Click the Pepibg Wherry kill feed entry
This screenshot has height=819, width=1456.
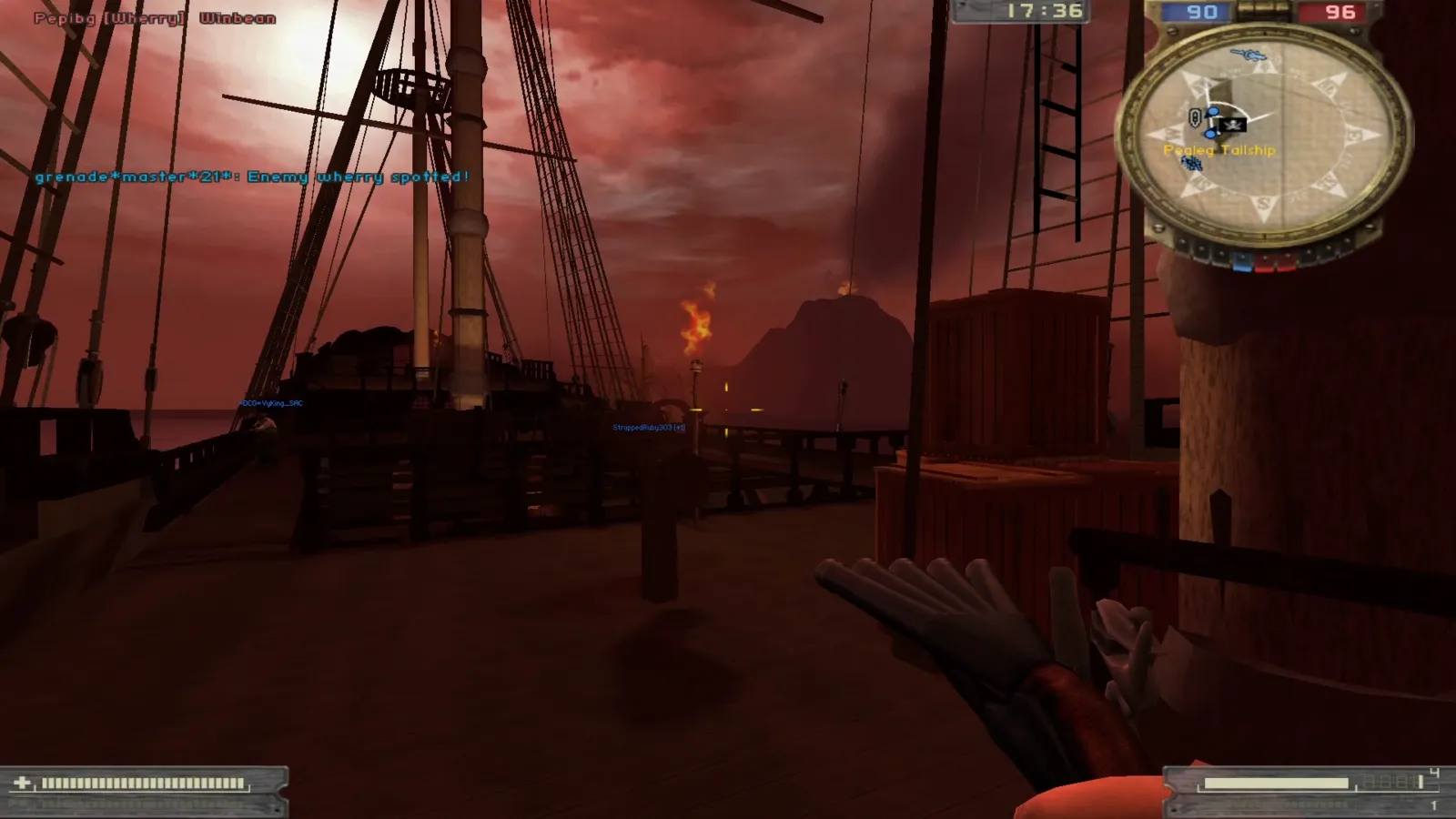pyautogui.click(x=155, y=18)
